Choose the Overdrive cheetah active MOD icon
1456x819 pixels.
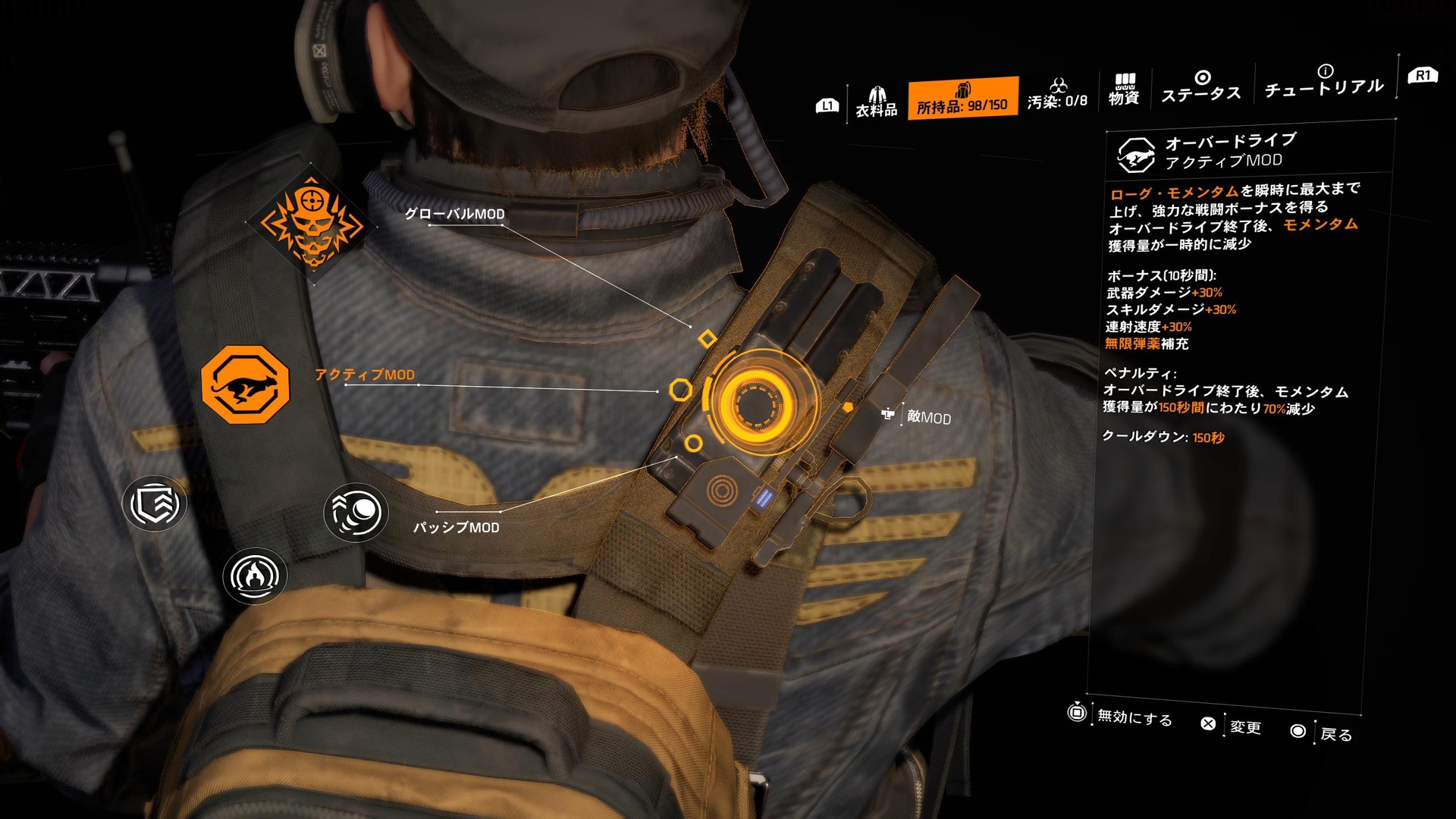245,384
